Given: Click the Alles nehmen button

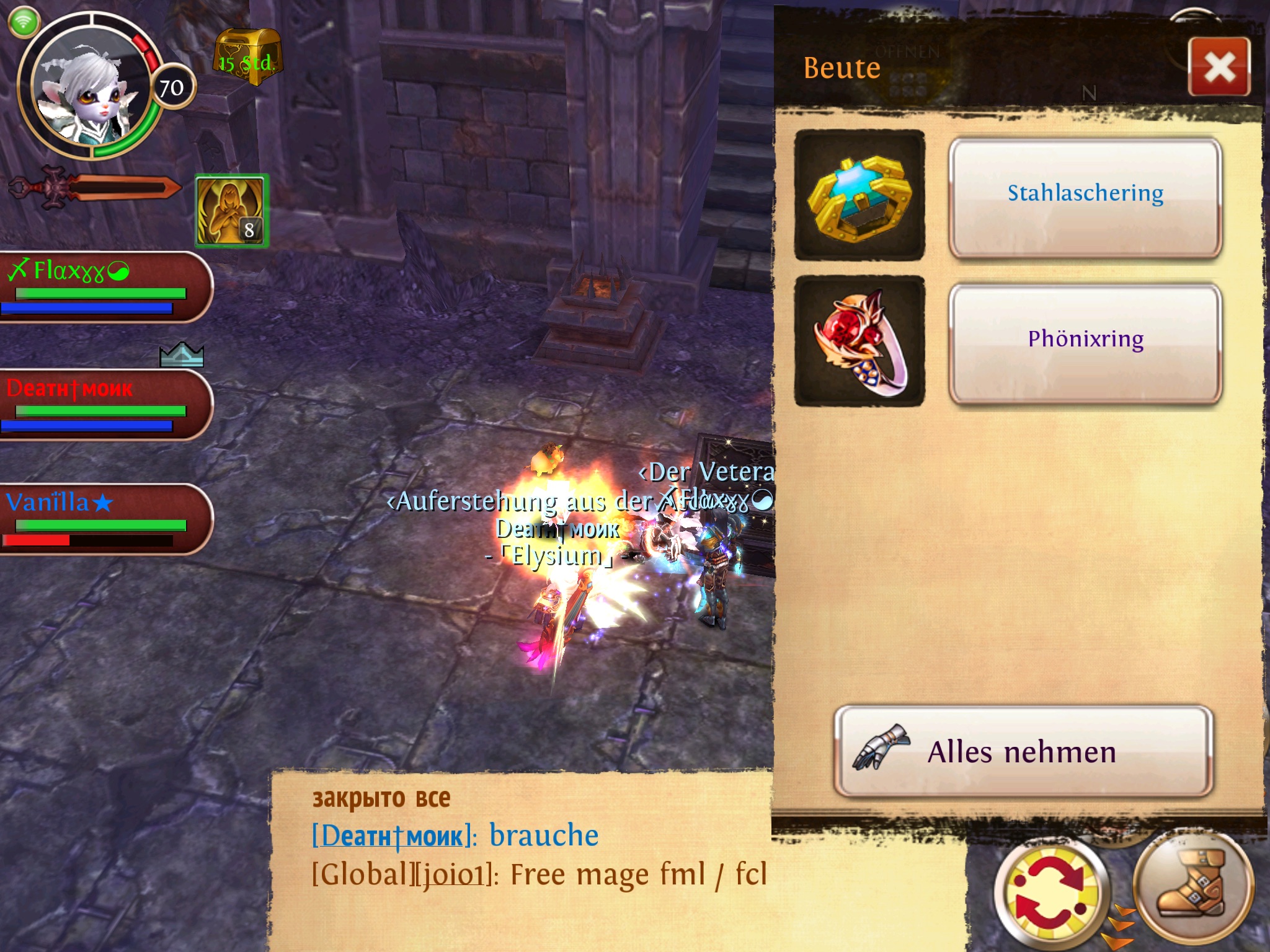Looking at the screenshot, I should tap(1023, 751).
